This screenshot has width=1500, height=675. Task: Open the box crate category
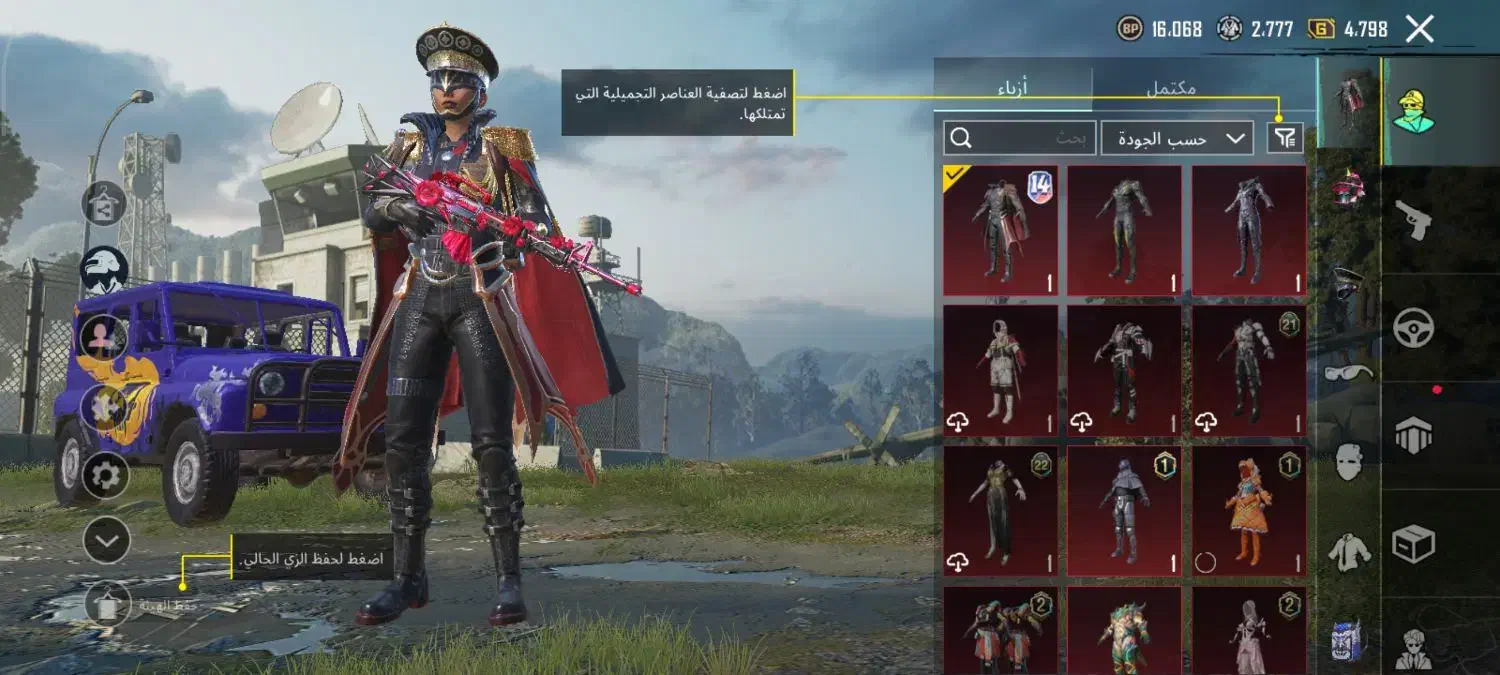(1413, 544)
